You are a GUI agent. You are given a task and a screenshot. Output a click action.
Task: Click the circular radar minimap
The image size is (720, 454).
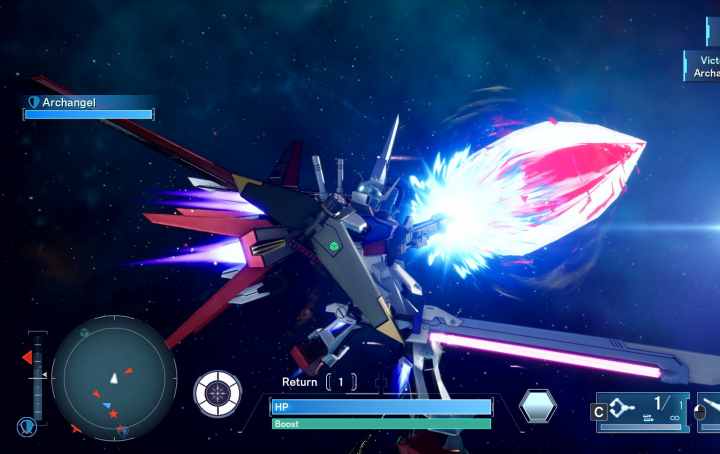pos(114,378)
